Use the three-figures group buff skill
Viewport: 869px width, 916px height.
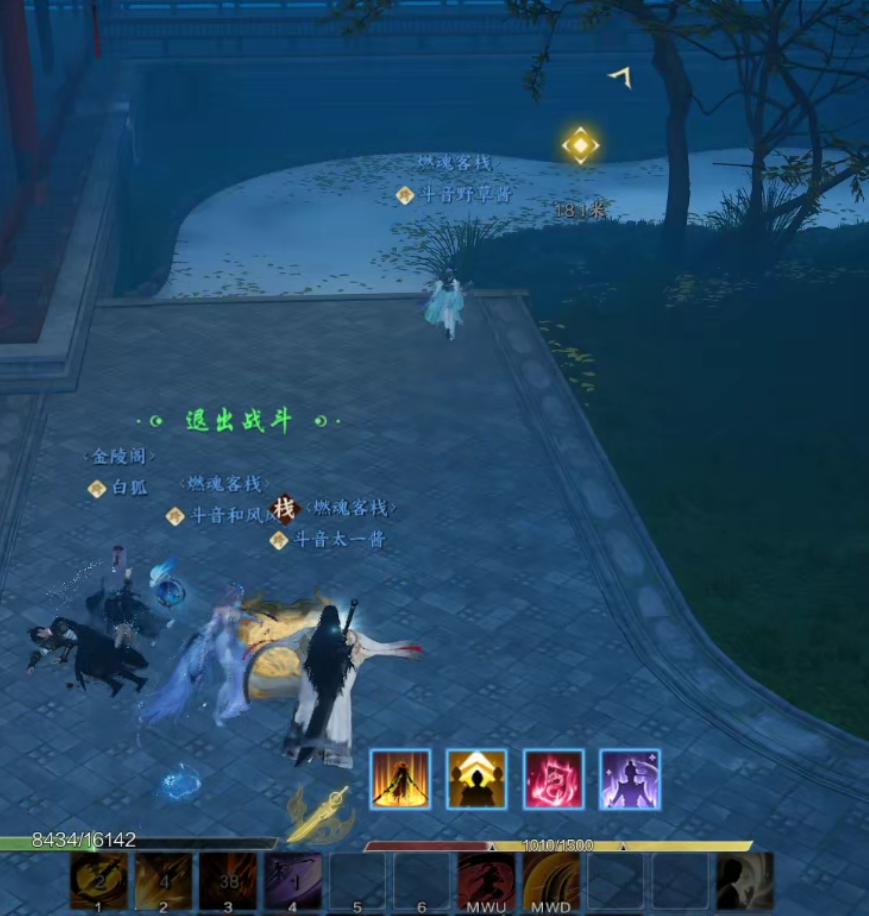click(x=476, y=779)
